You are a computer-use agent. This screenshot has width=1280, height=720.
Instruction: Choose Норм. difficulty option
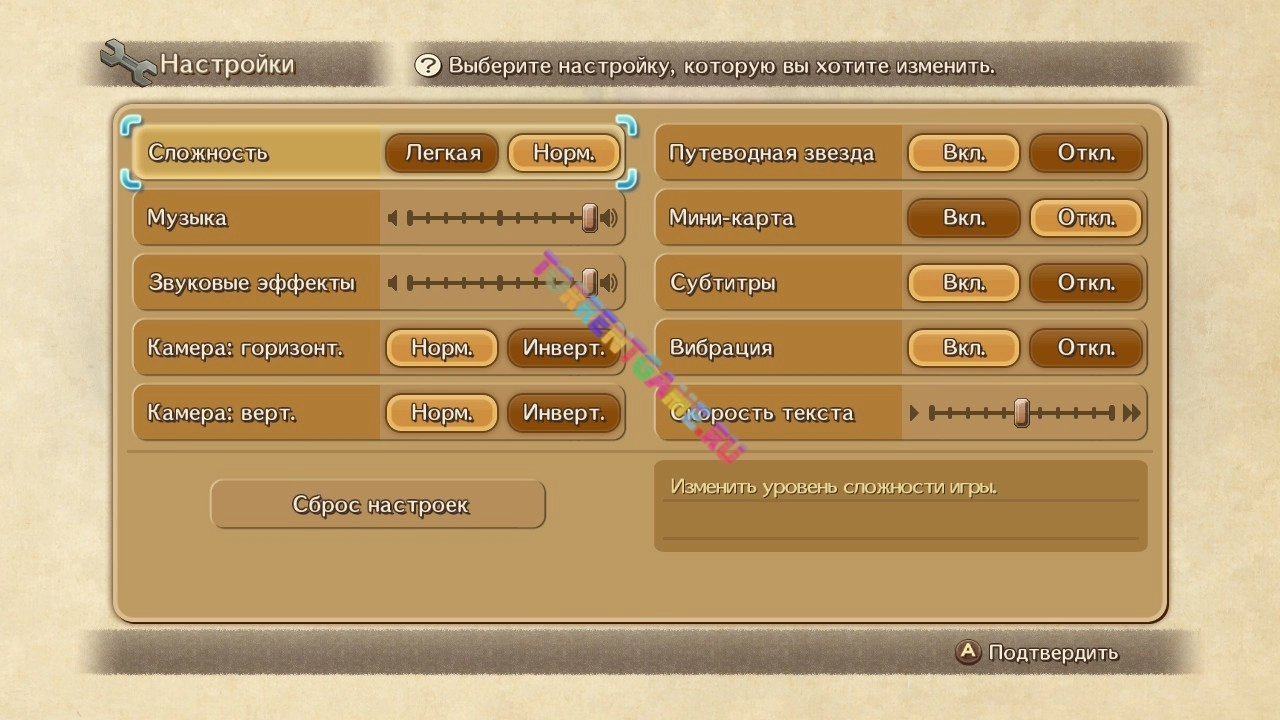(x=564, y=153)
